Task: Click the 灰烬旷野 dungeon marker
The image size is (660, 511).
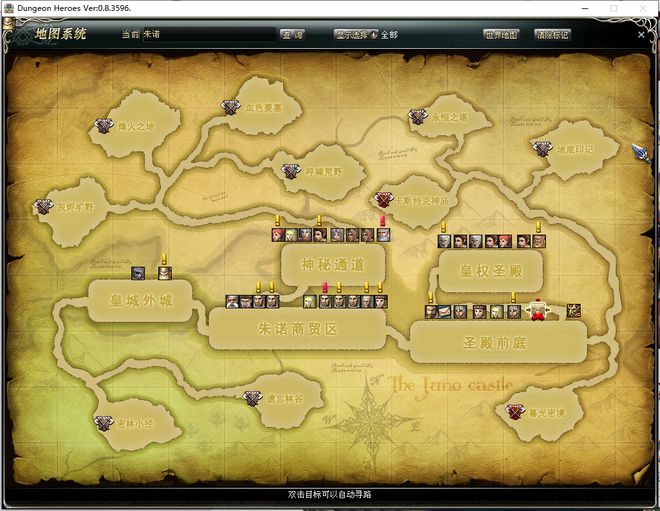Action: (44, 207)
